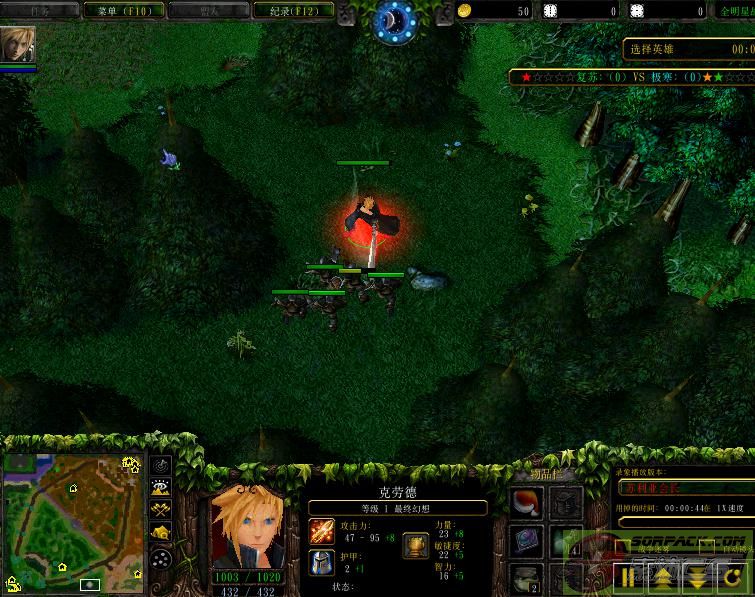Select the hero portrait icon at top-left
Image resolution: width=755 pixels, height=597 pixels.
(18, 43)
